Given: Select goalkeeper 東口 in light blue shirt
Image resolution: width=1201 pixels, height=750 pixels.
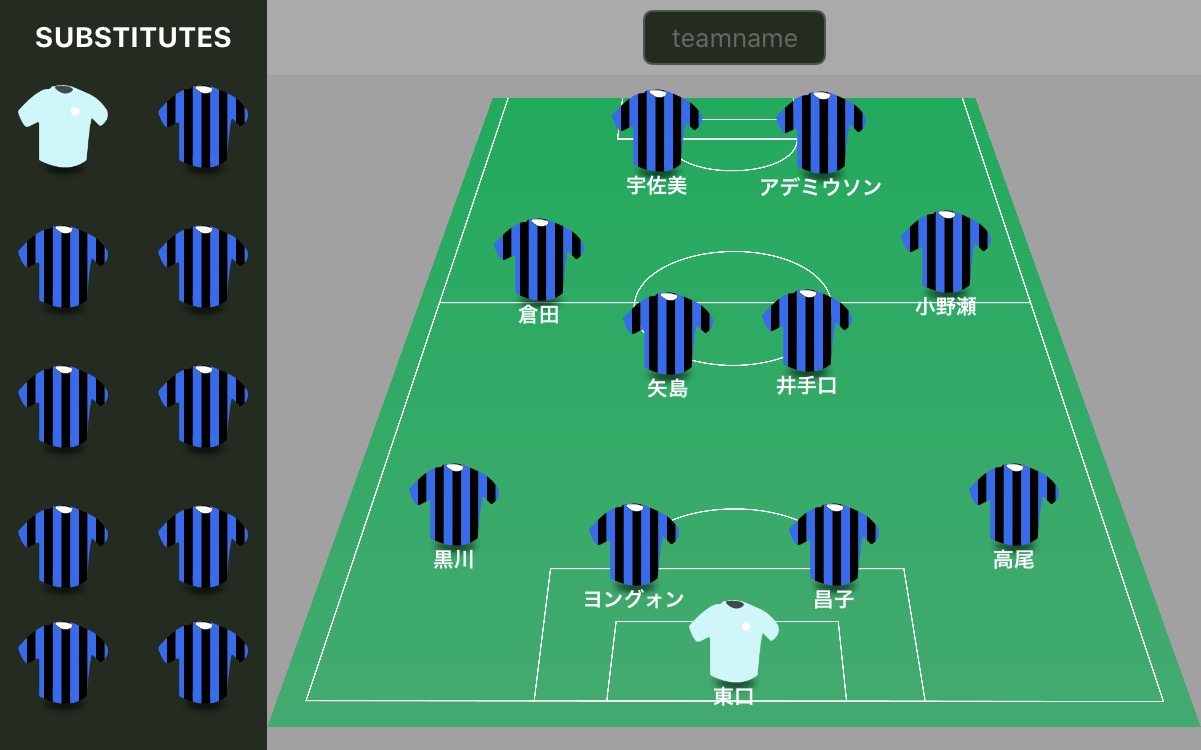Looking at the screenshot, I should [734, 642].
